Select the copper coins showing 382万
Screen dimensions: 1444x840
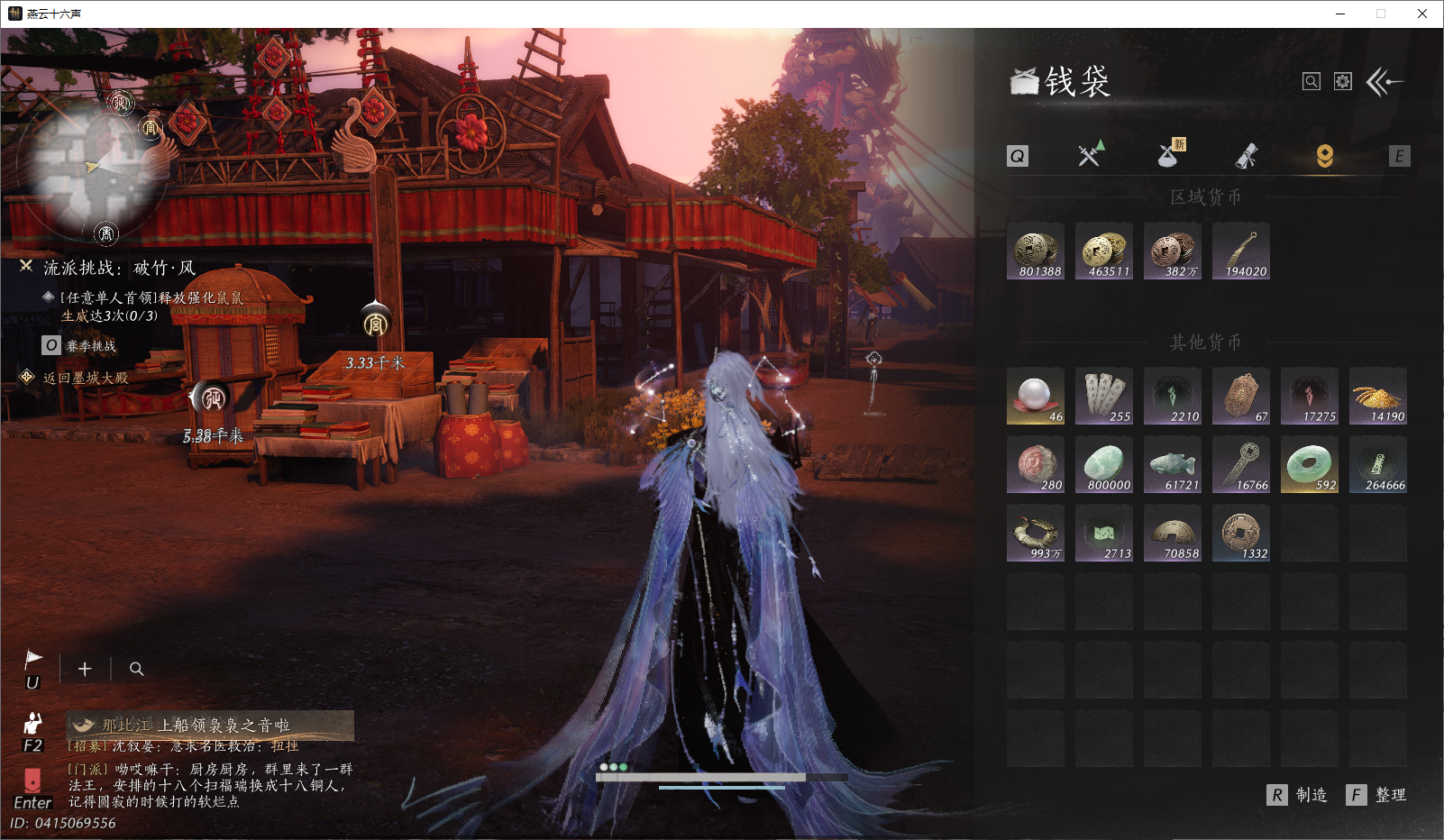[x=1173, y=251]
